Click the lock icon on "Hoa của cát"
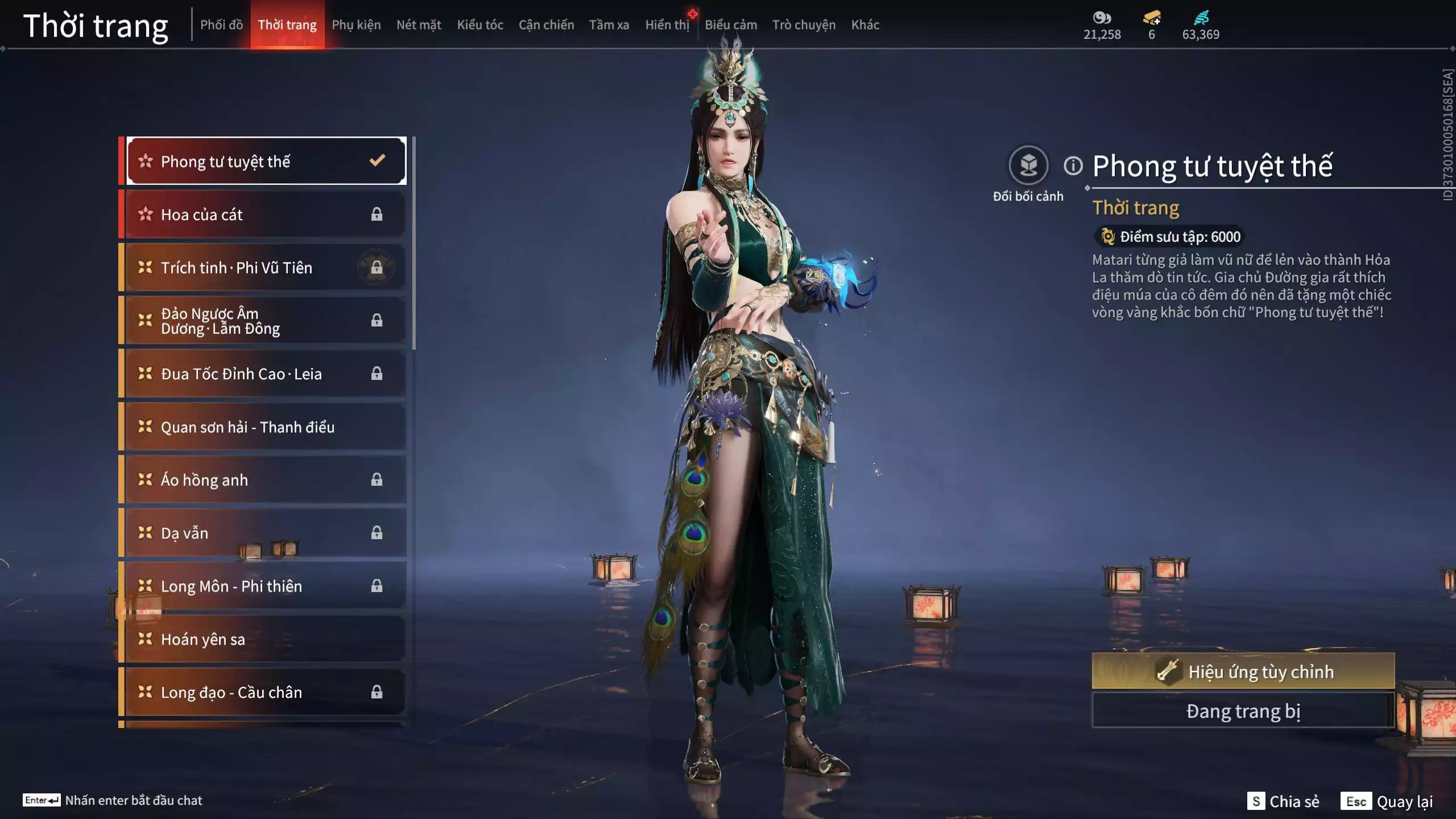This screenshot has height=819, width=1456. click(x=377, y=214)
